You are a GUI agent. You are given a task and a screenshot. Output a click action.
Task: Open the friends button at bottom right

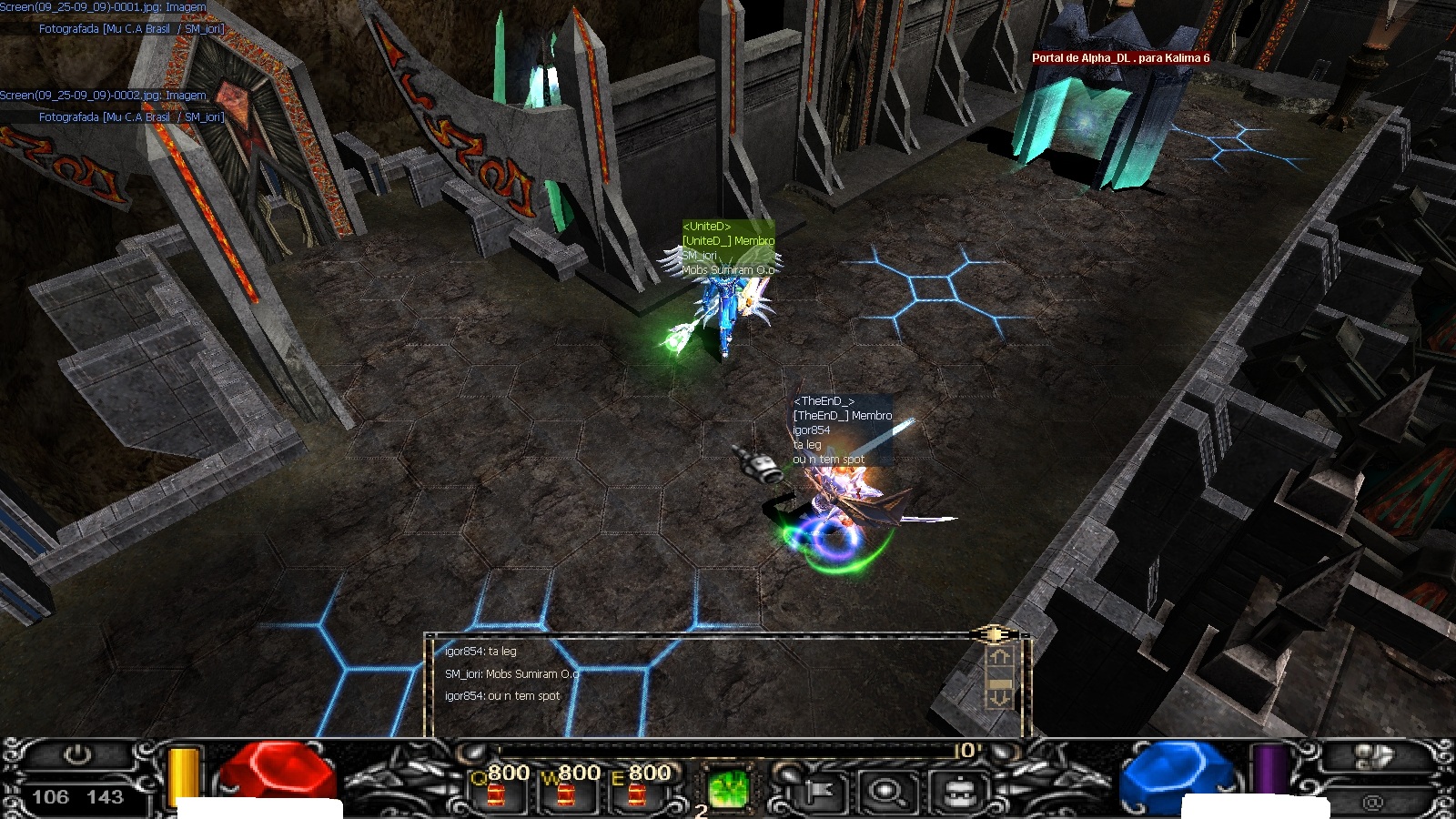coord(1373,756)
